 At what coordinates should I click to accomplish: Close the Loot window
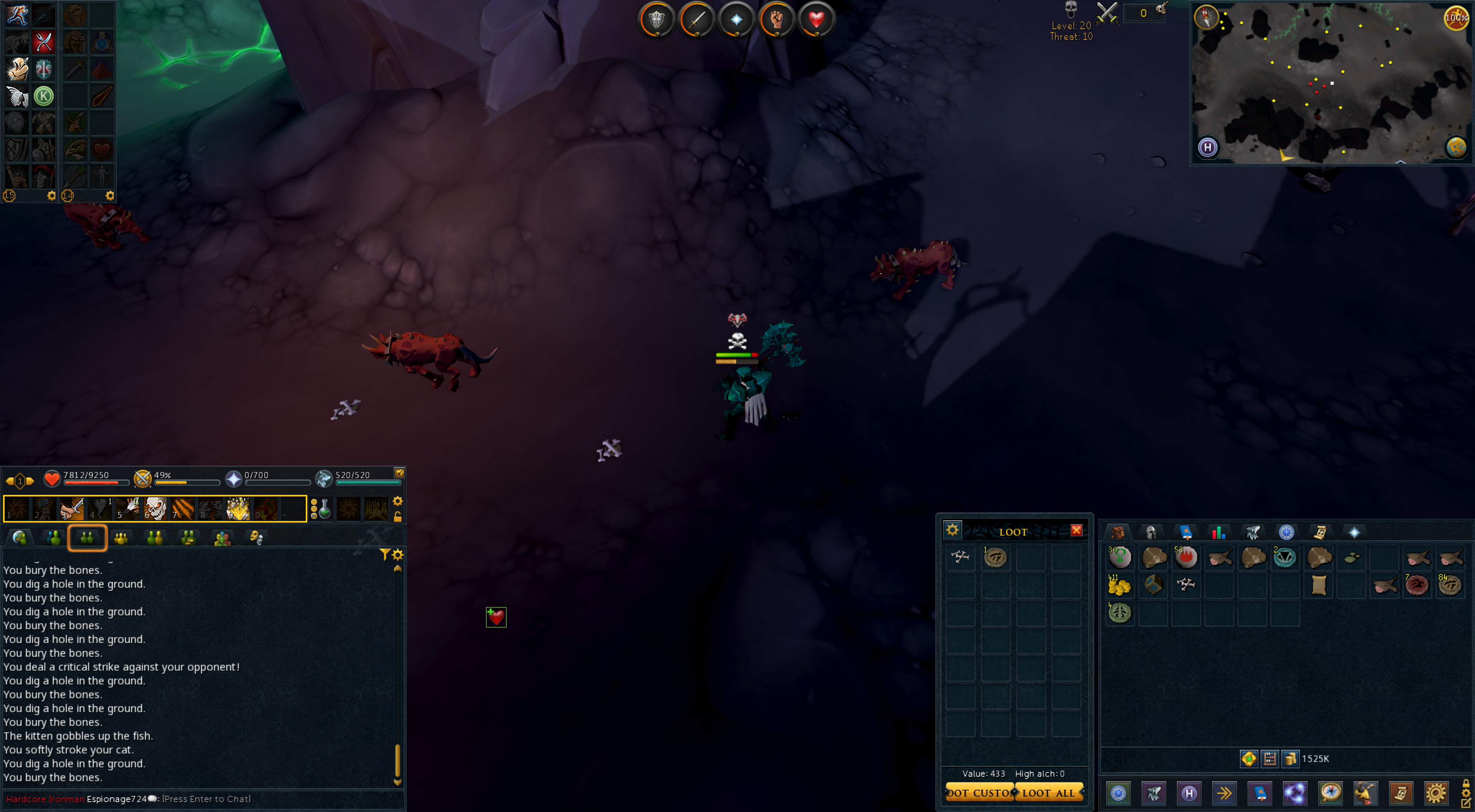coord(1076,531)
